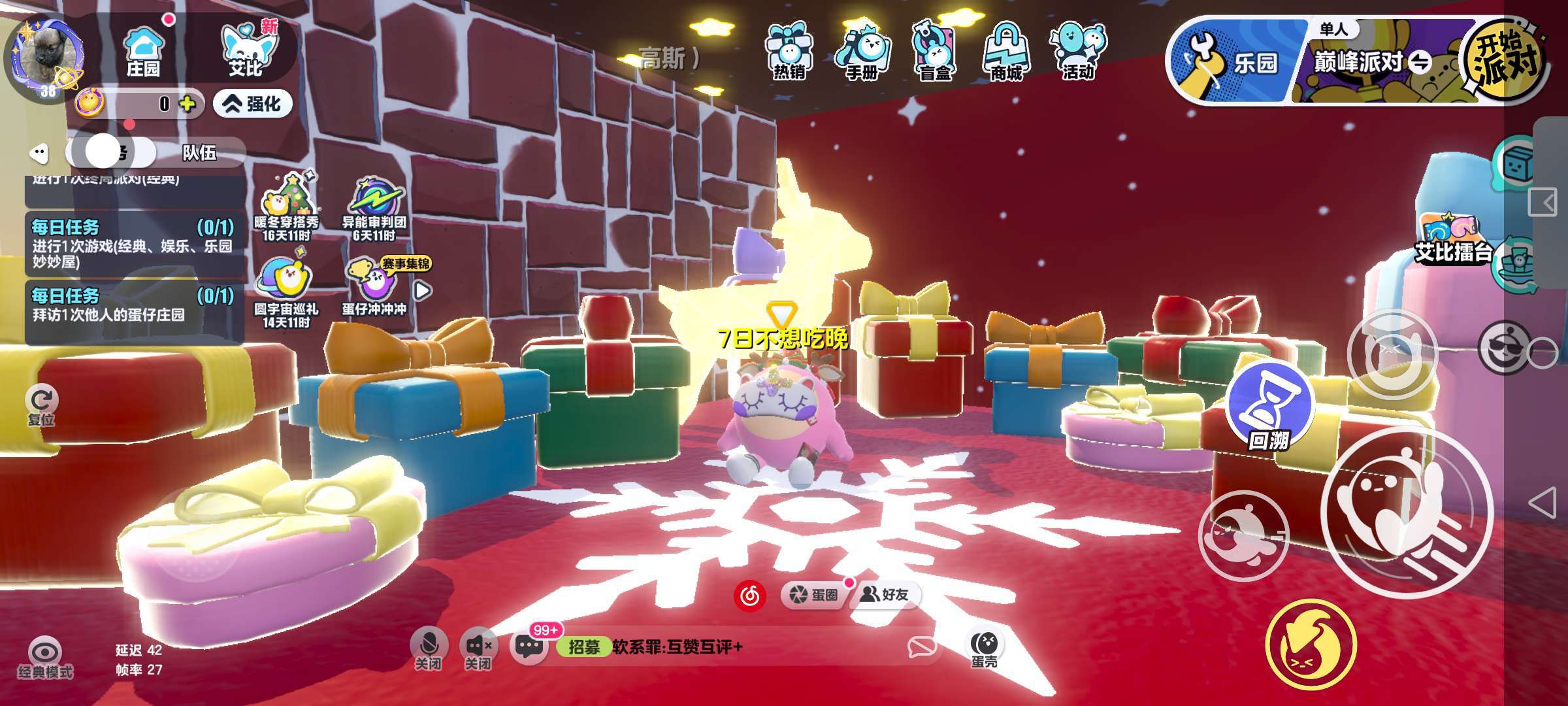Open the 庄园 manor icon
The height and width of the screenshot is (706, 1568).
tap(143, 52)
